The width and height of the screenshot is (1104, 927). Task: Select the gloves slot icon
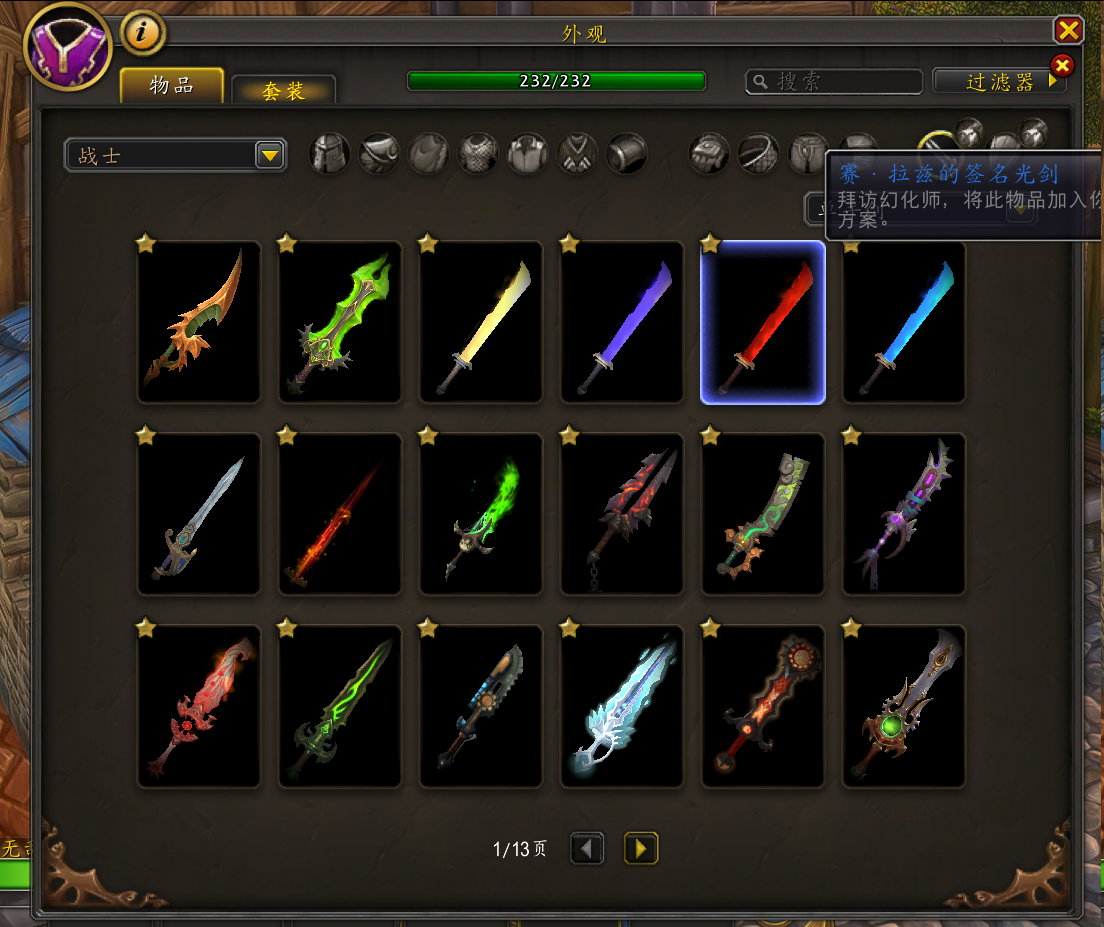709,154
